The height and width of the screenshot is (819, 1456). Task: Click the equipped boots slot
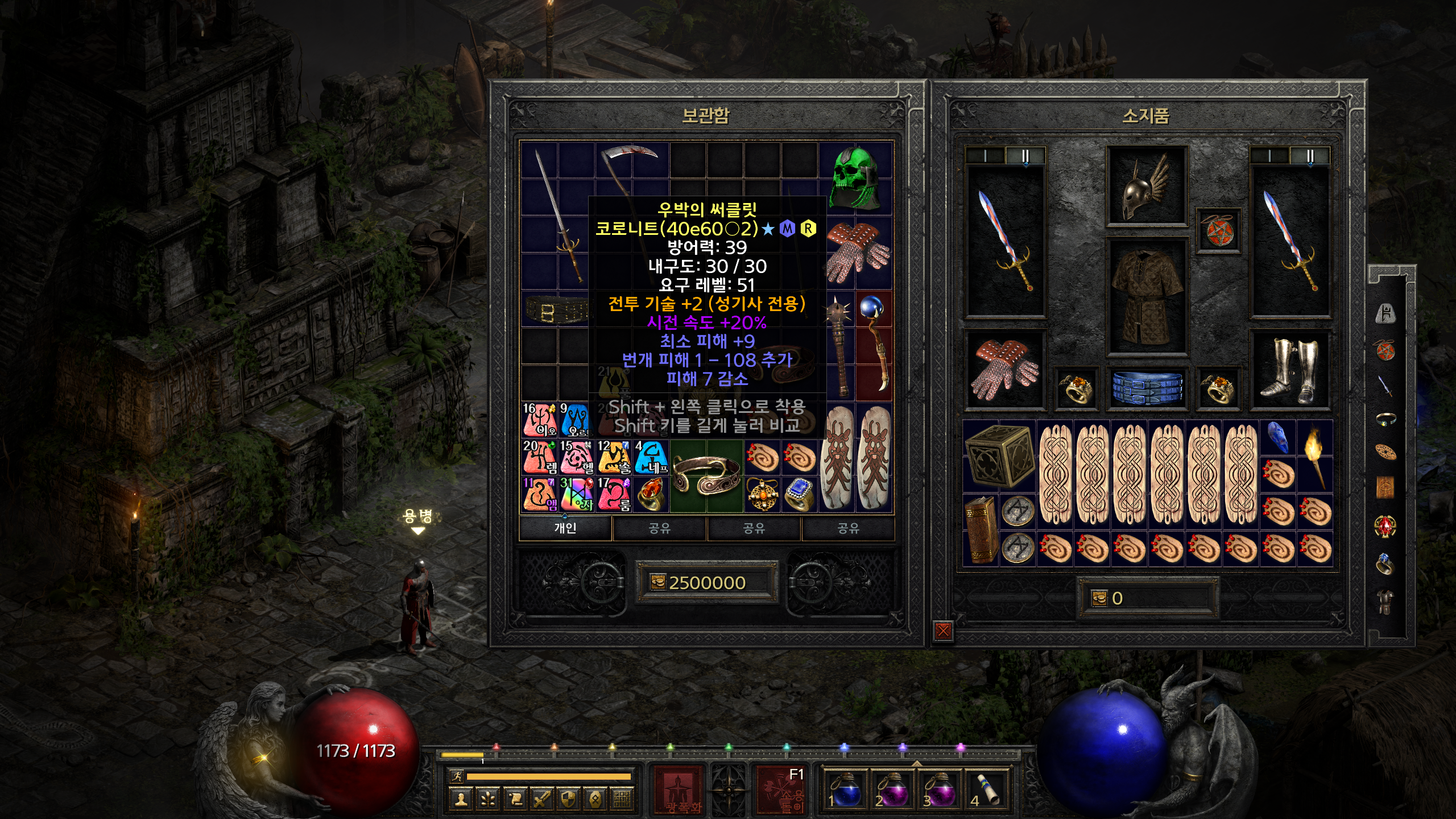click(x=1289, y=370)
